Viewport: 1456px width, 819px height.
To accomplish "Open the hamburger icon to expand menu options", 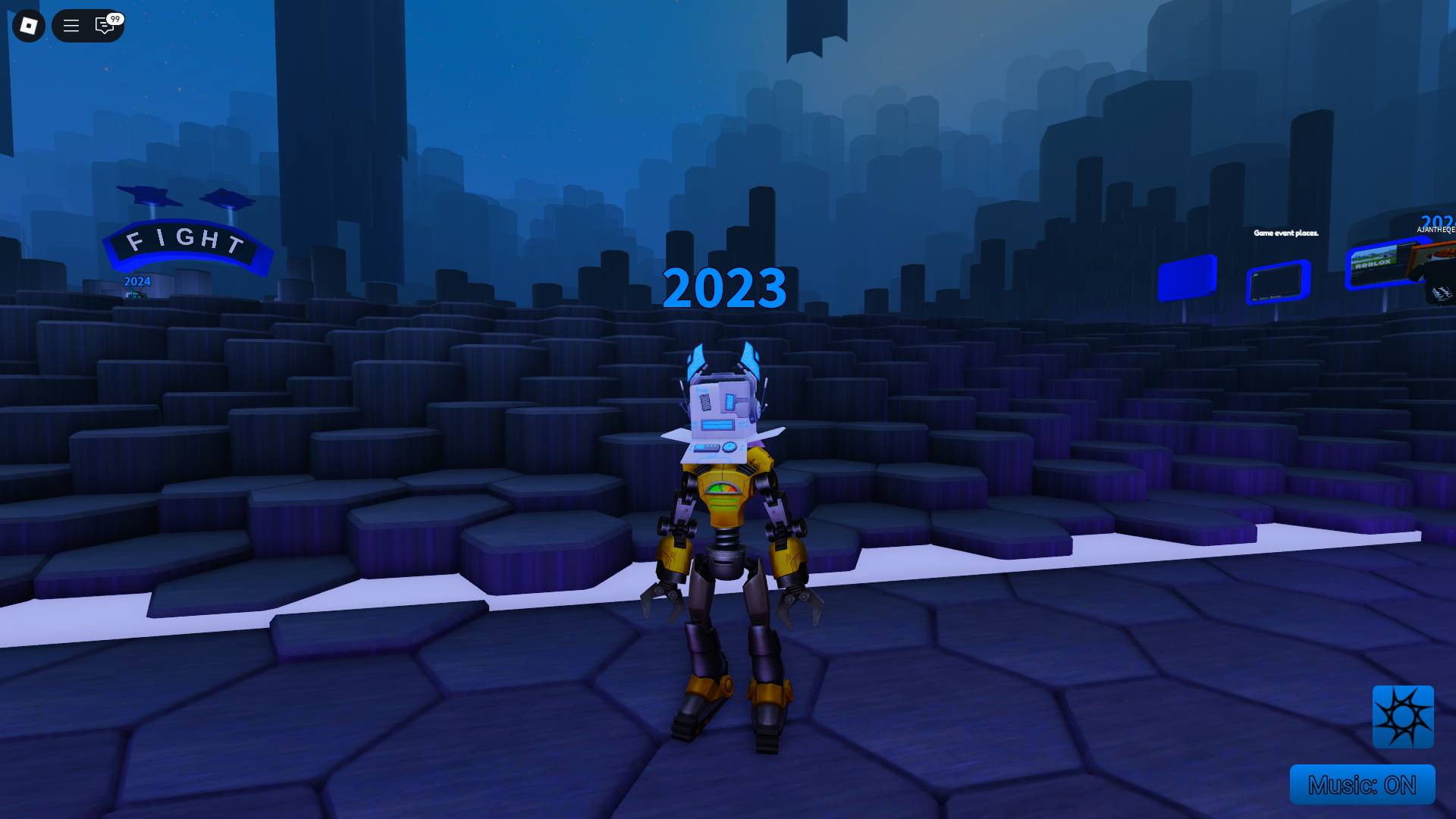I will tap(71, 25).
